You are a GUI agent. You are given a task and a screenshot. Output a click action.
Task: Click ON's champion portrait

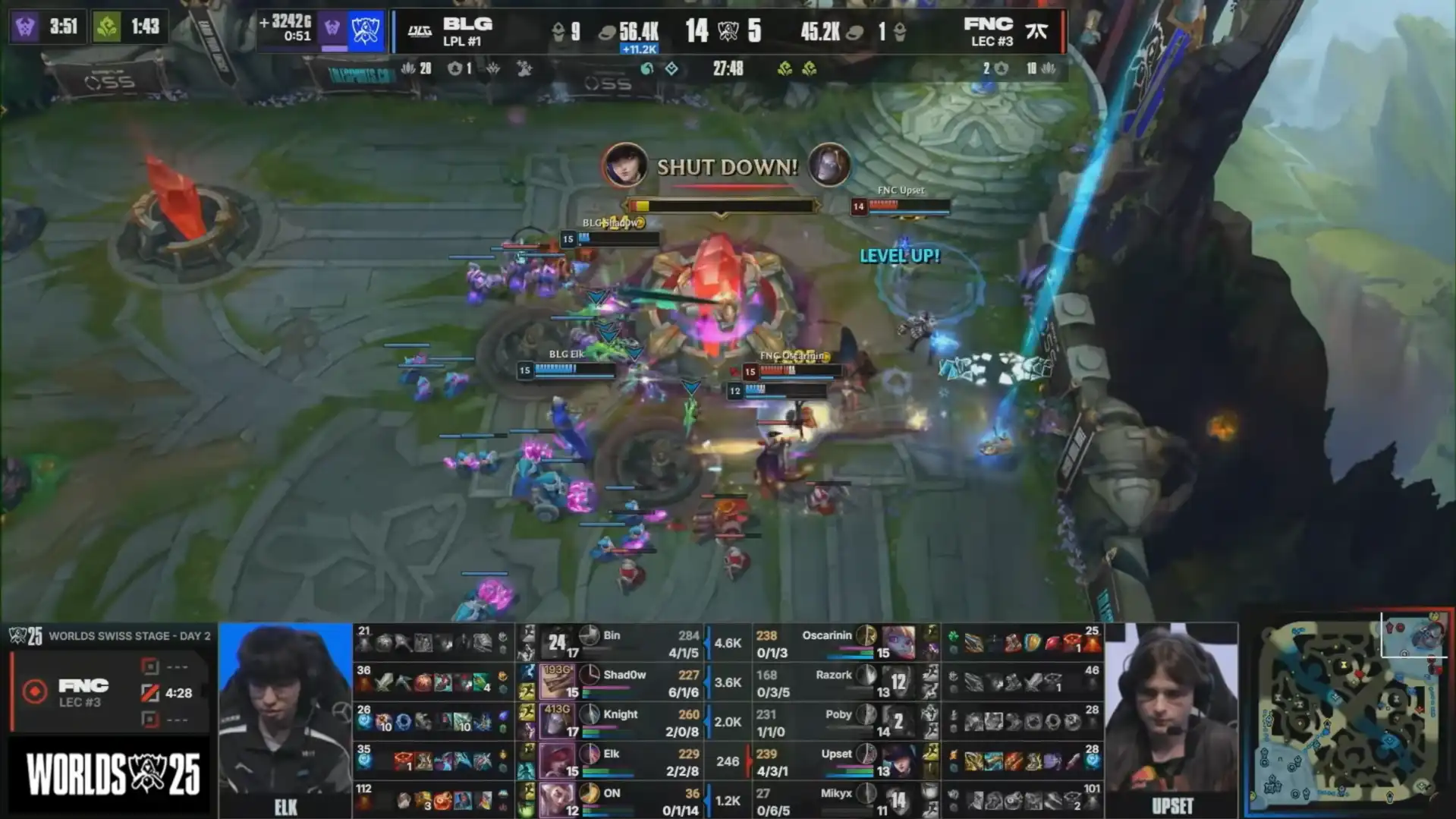tap(556, 800)
